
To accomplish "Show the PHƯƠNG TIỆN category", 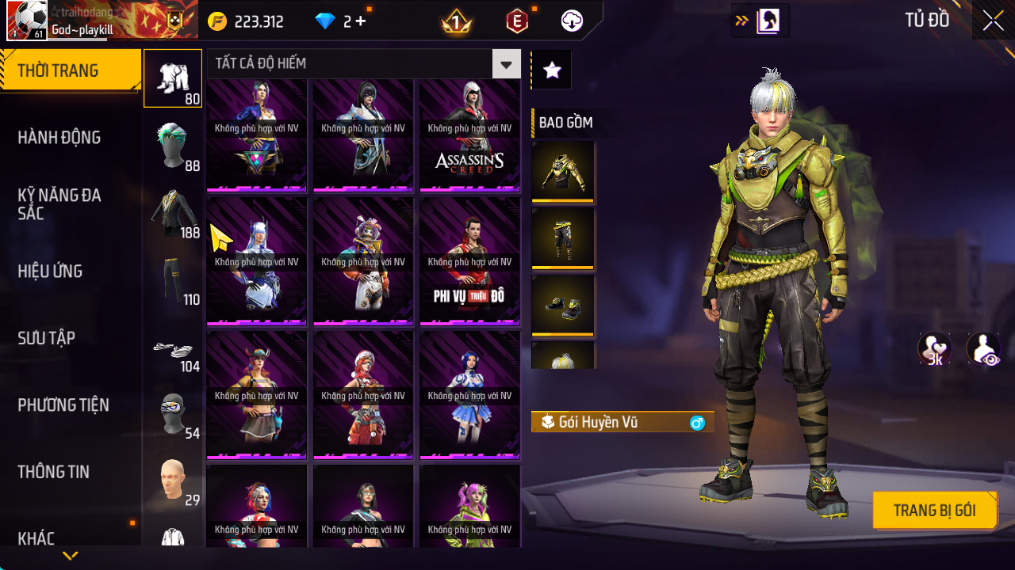I will [63, 405].
